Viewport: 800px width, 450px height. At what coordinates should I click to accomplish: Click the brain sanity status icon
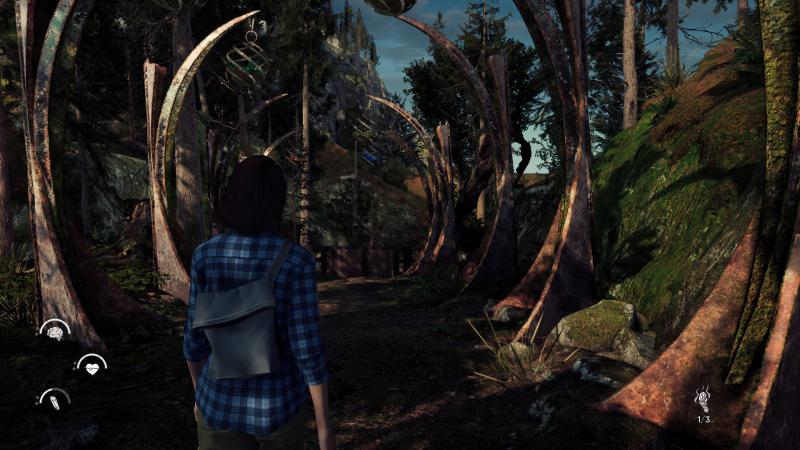tap(54, 331)
